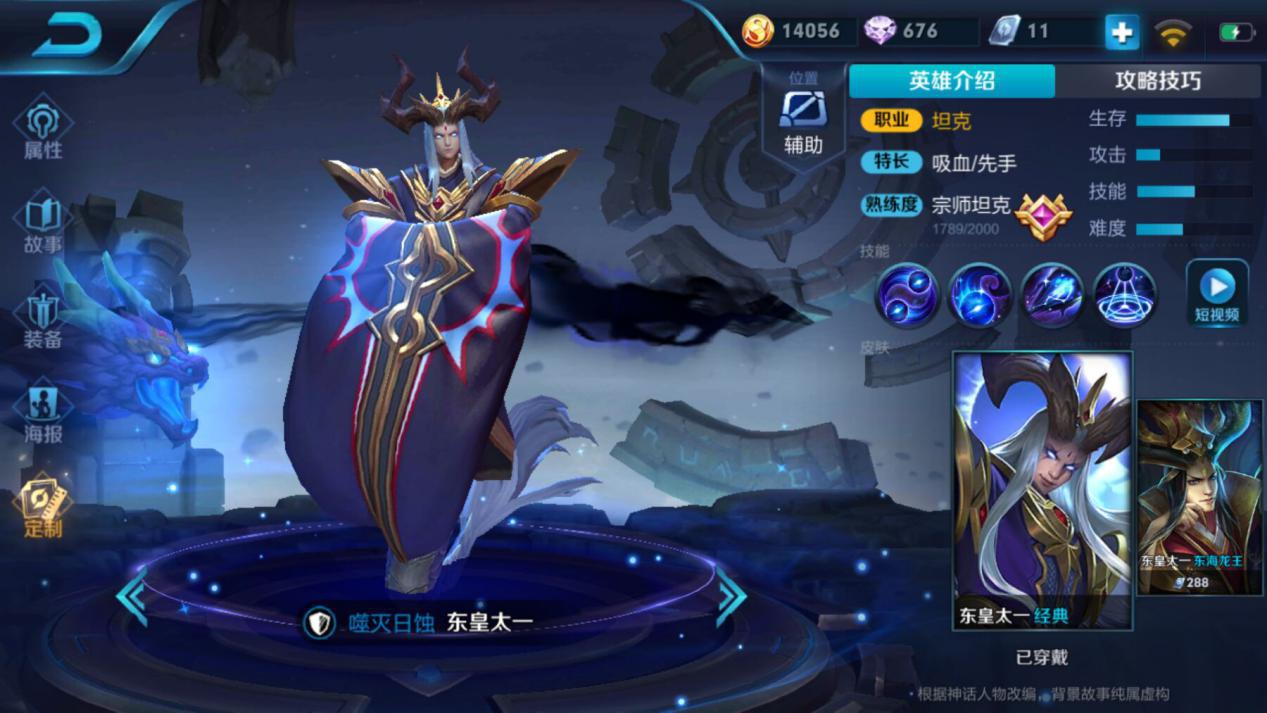This screenshot has width=1267, height=713.
Task: Click the blue plus button to add currency
Action: pos(1121,32)
